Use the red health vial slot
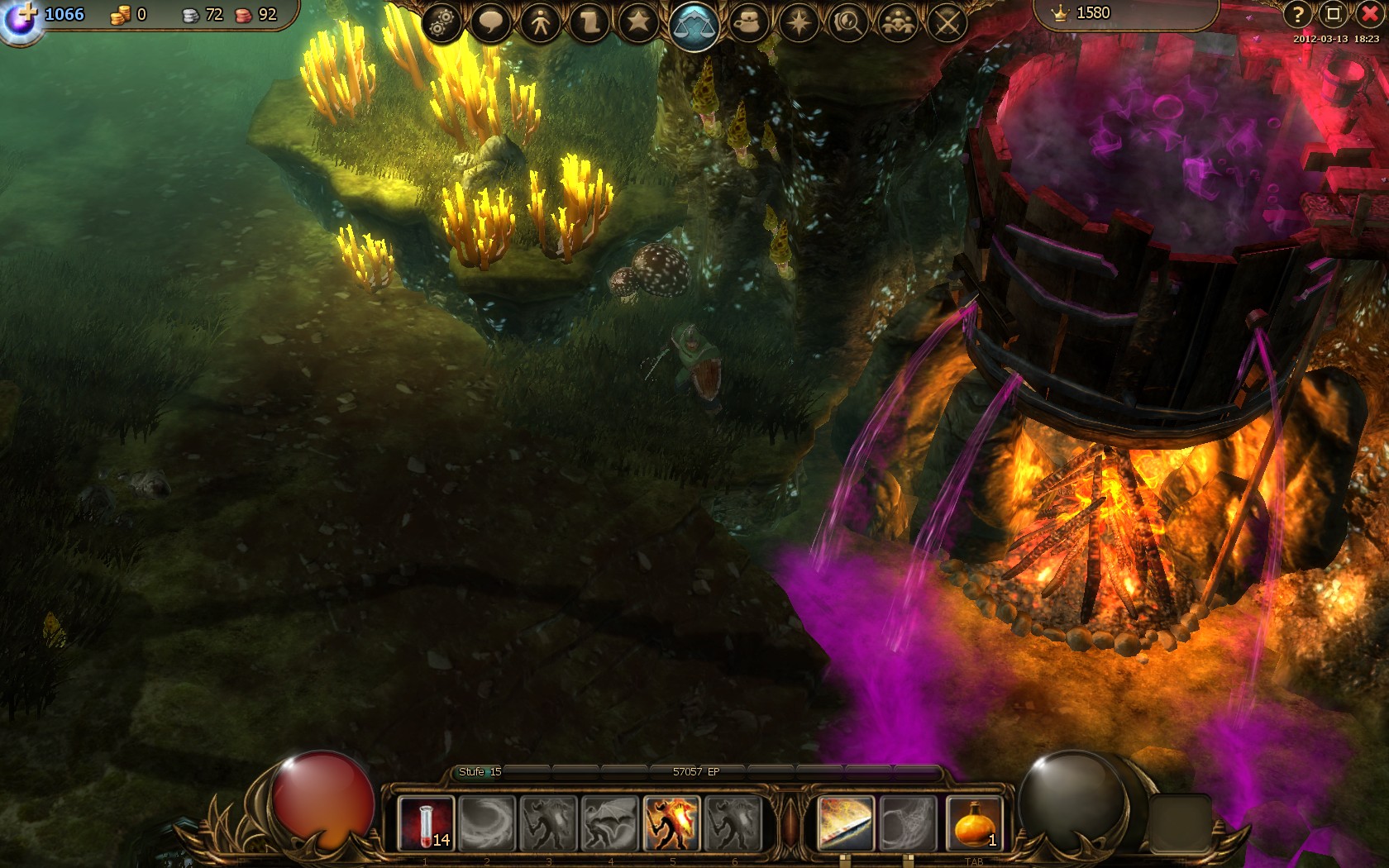Image resolution: width=1389 pixels, height=868 pixels. (426, 823)
